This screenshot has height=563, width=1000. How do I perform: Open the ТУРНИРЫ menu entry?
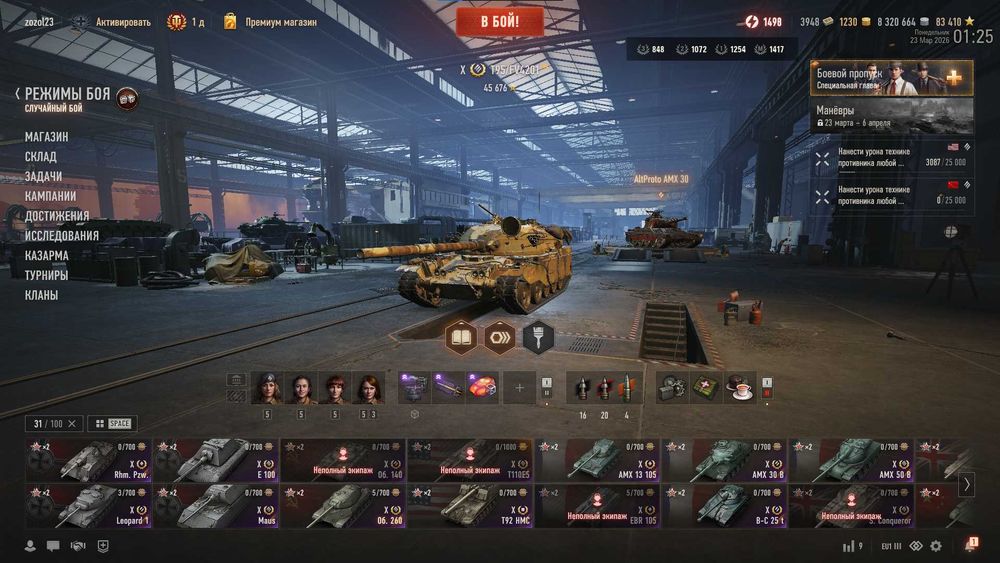click(47, 275)
